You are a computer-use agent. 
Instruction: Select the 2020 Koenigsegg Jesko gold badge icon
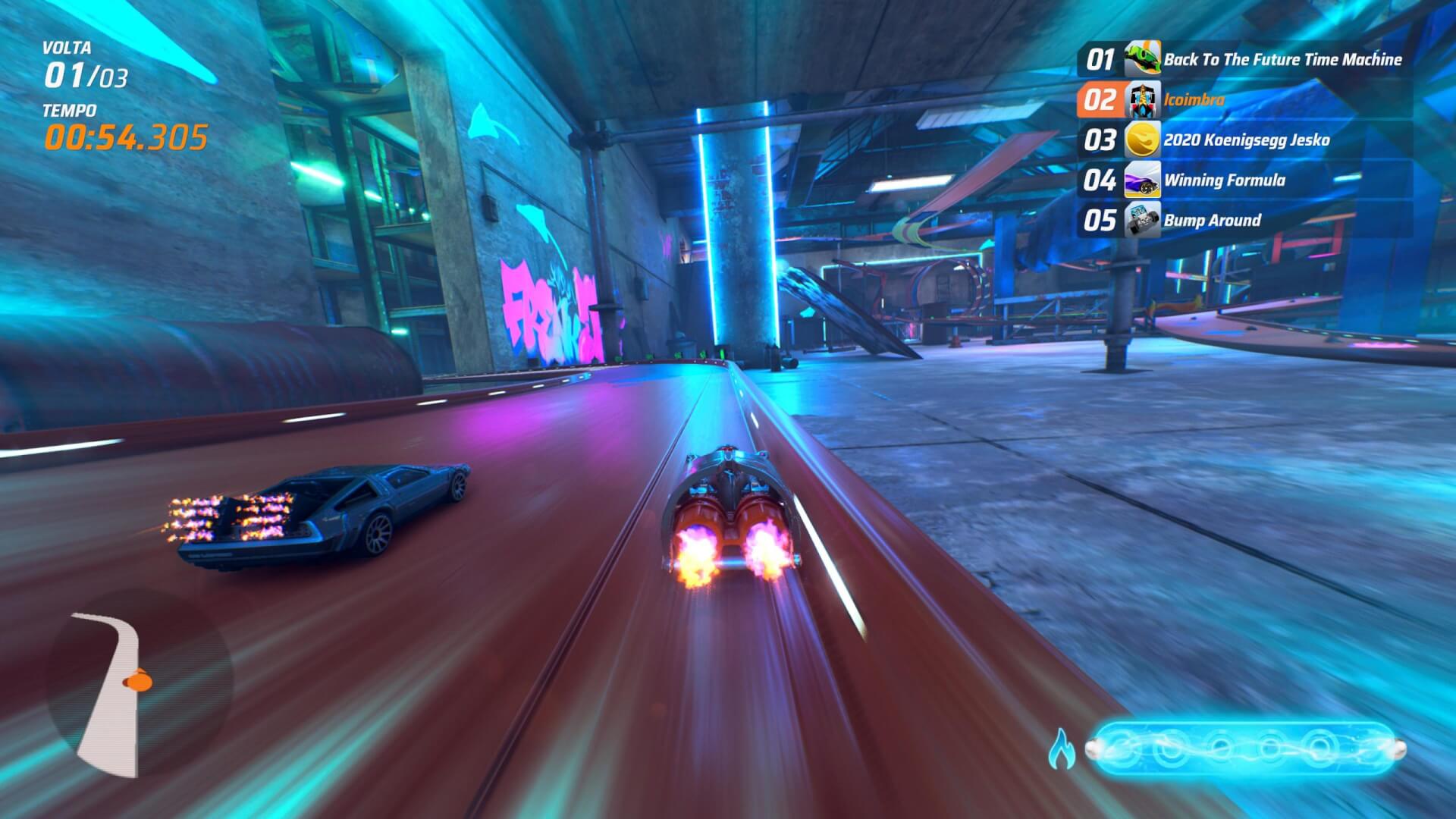1143,140
